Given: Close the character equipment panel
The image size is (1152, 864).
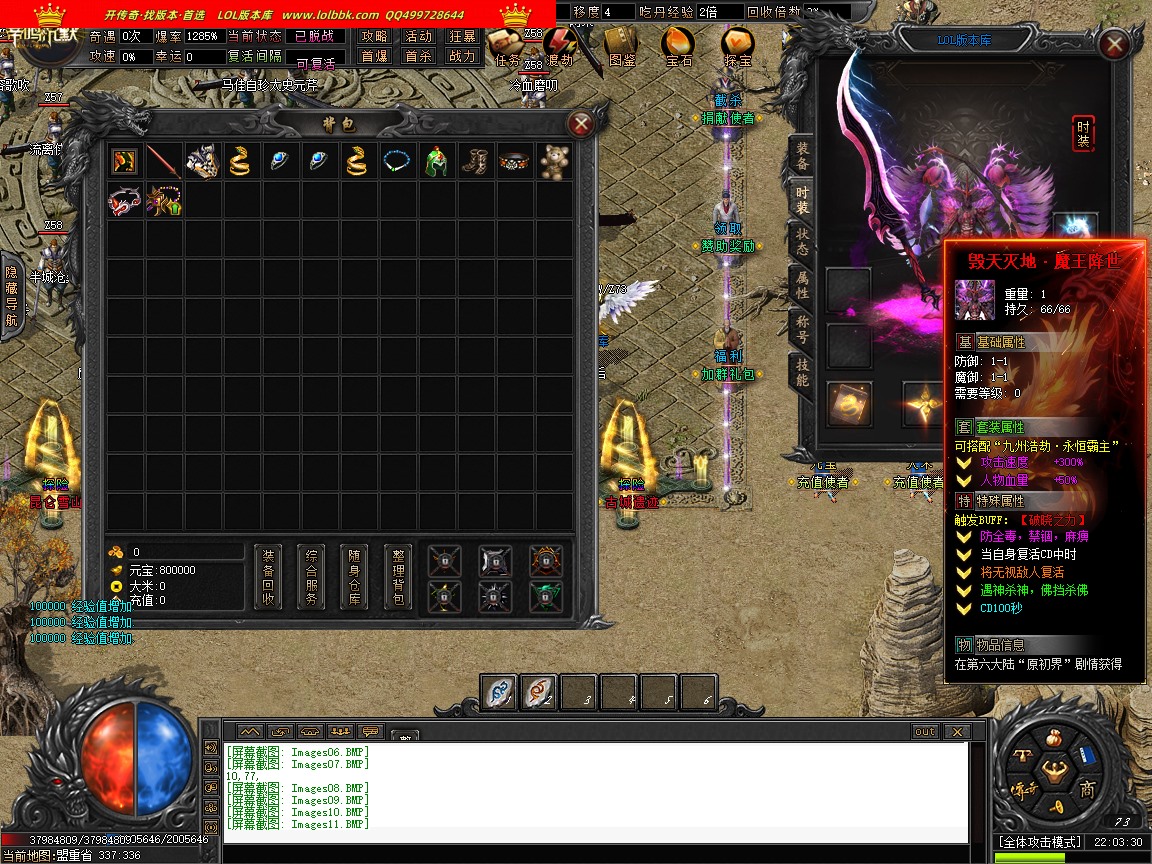Looking at the screenshot, I should [x=1113, y=44].
